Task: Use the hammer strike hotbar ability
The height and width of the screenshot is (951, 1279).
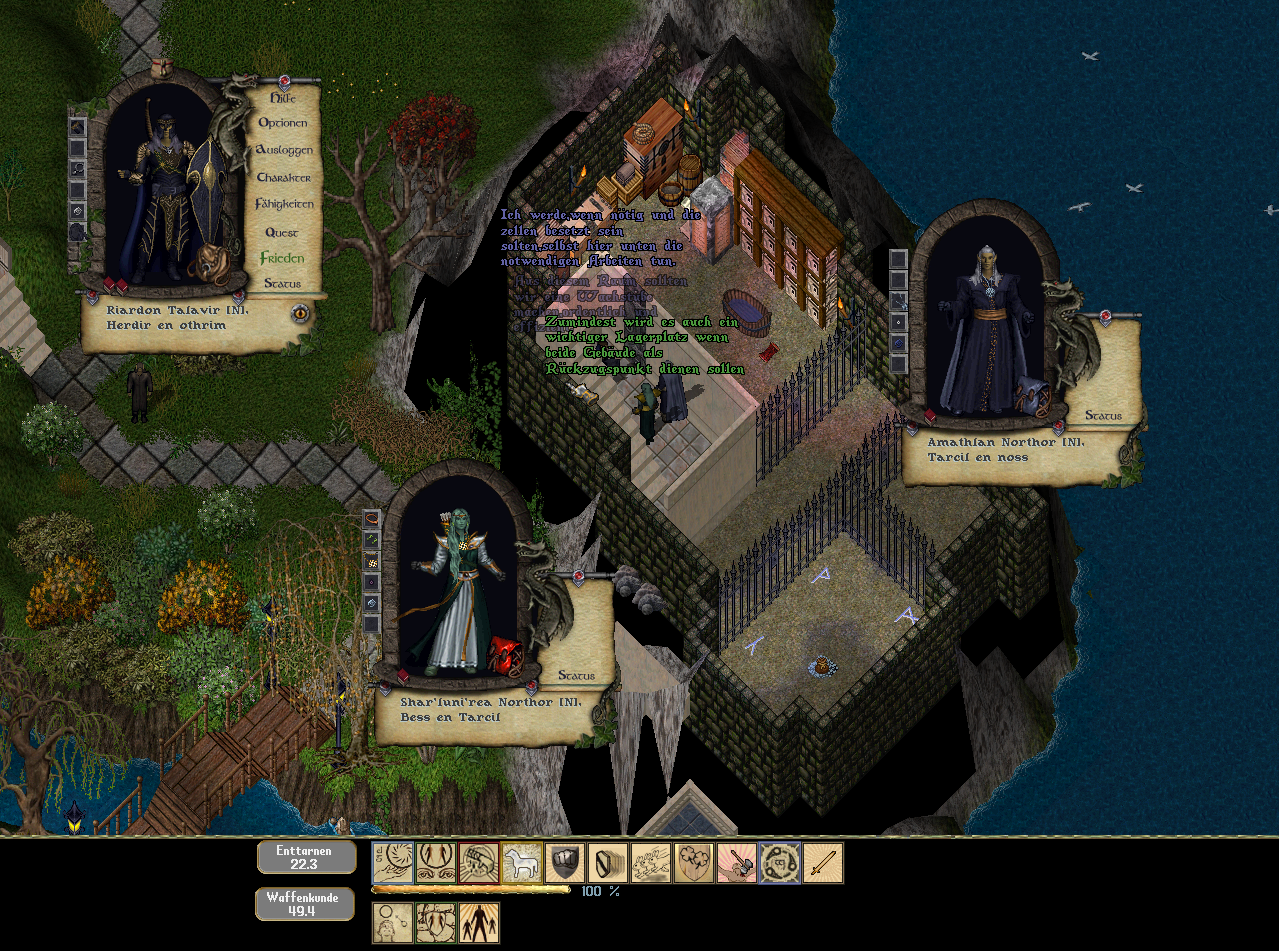Action: tap(736, 863)
